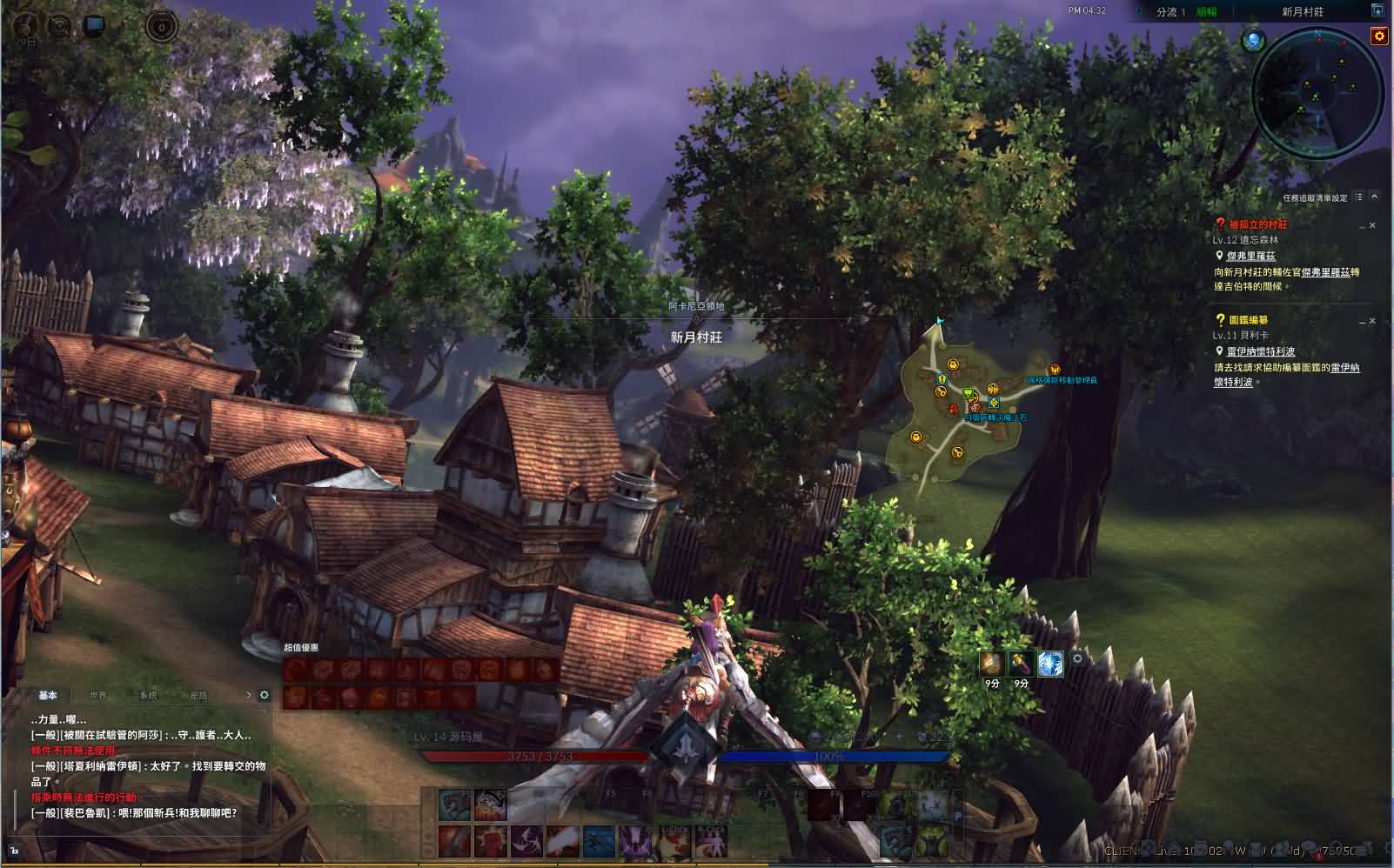The image size is (1394, 868).
Task: Switch to the 基本 chat tab
Action: click(48, 696)
